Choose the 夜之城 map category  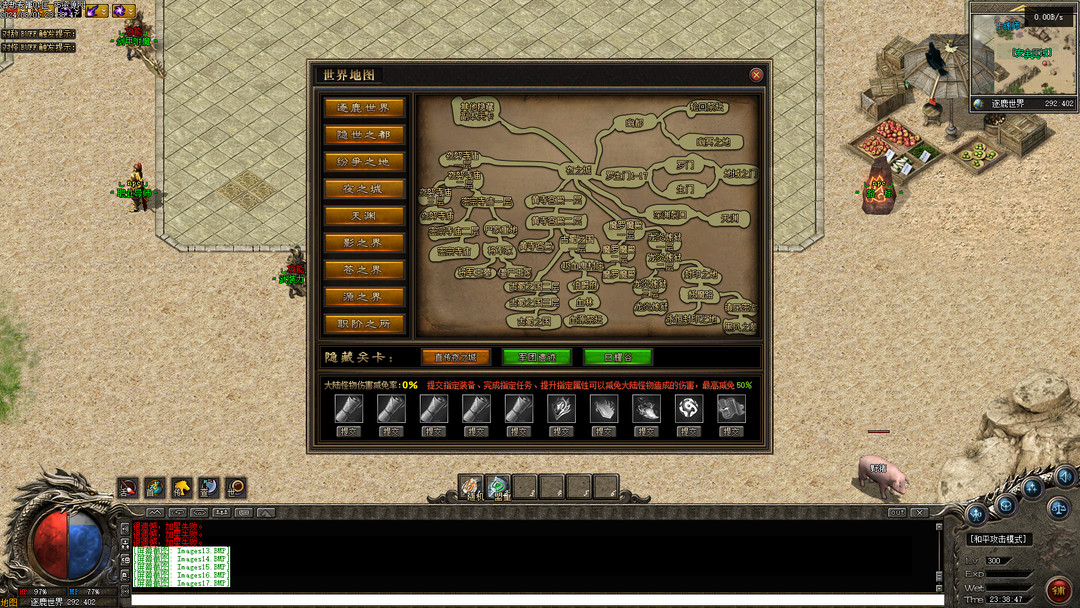[364, 189]
